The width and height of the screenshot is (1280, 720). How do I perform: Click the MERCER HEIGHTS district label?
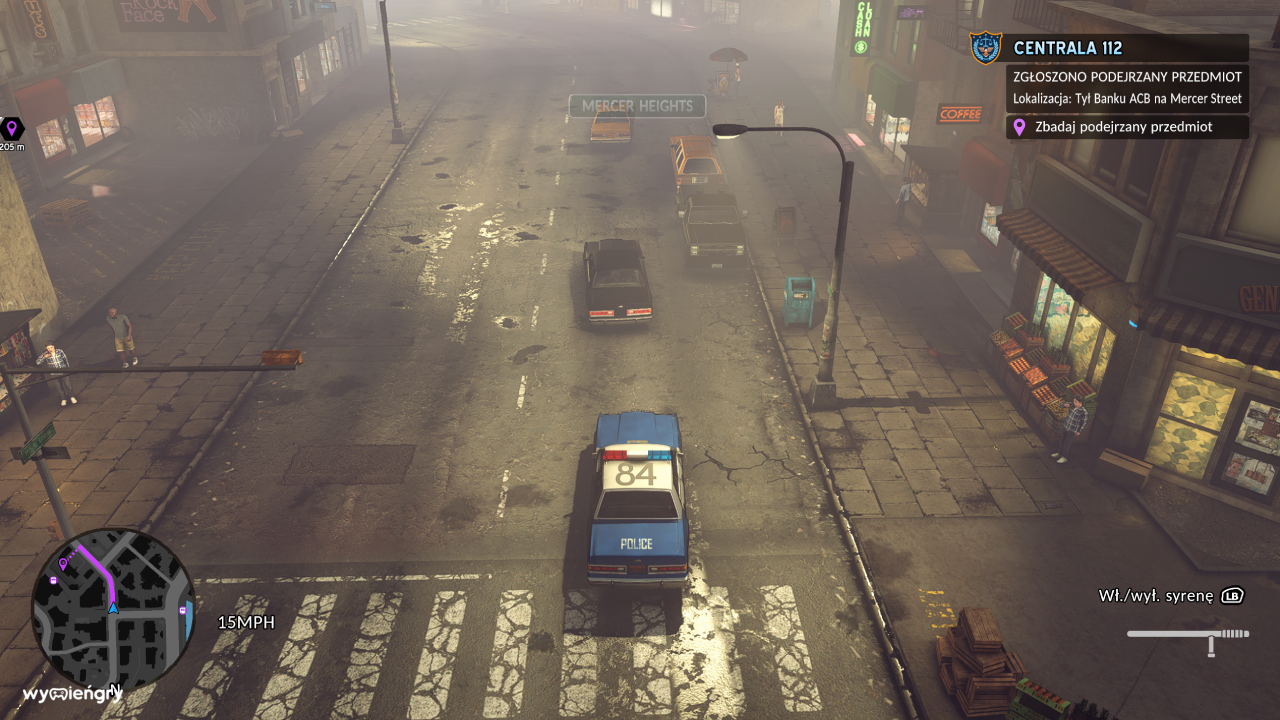pyautogui.click(x=636, y=106)
